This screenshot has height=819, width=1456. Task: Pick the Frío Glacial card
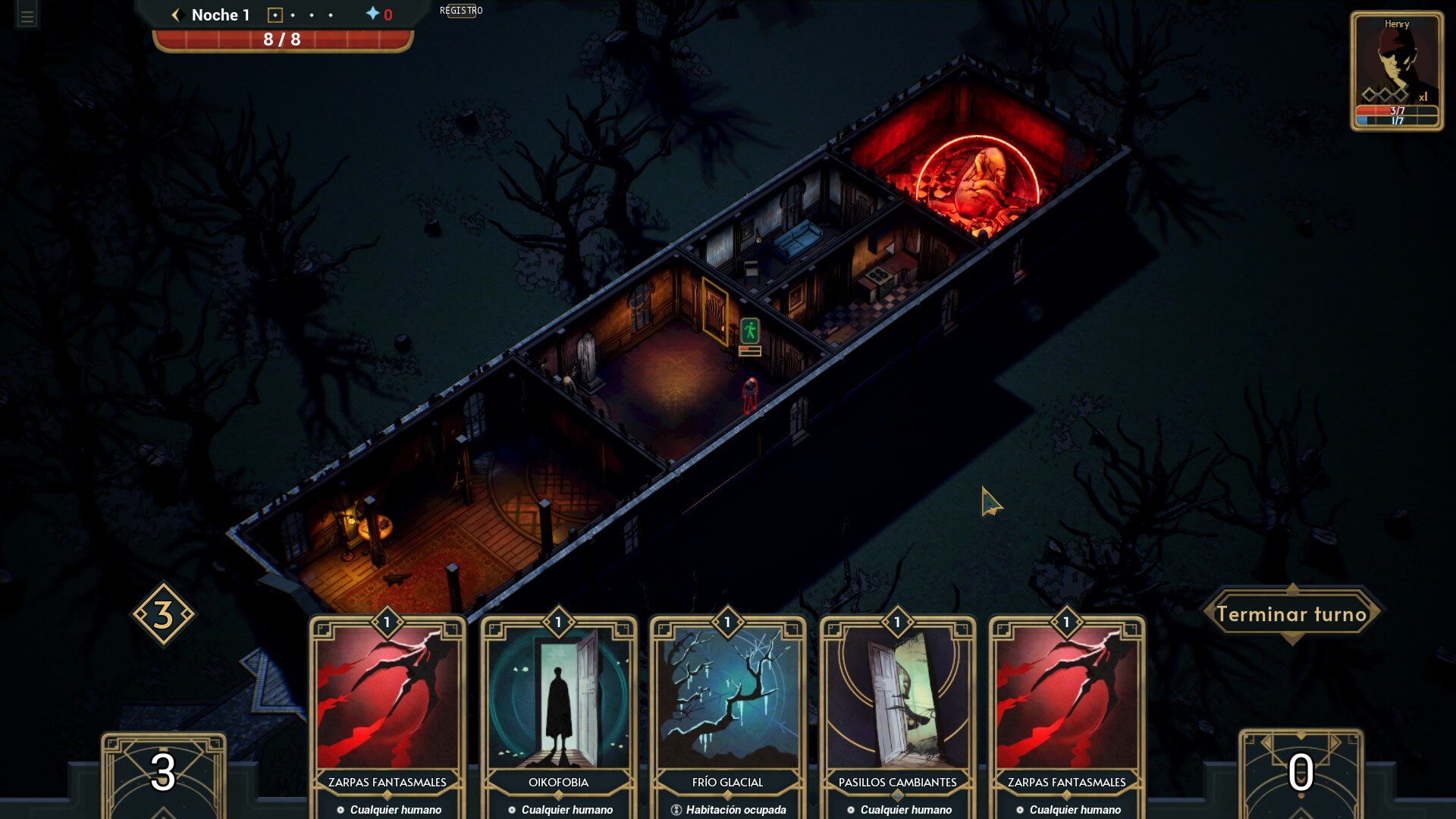pyautogui.click(x=728, y=713)
